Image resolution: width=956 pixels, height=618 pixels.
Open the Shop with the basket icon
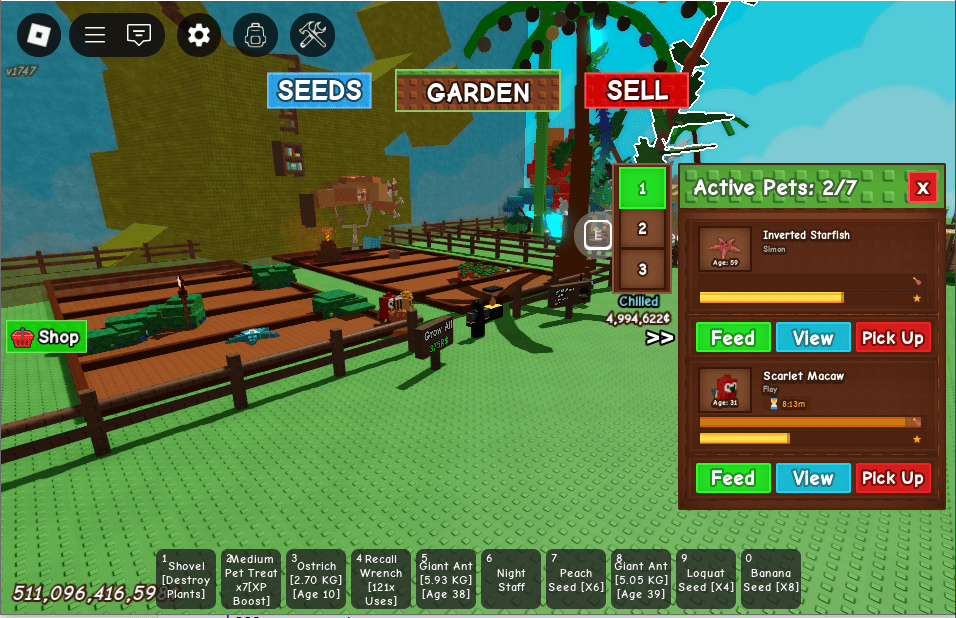pyautogui.click(x=46, y=337)
